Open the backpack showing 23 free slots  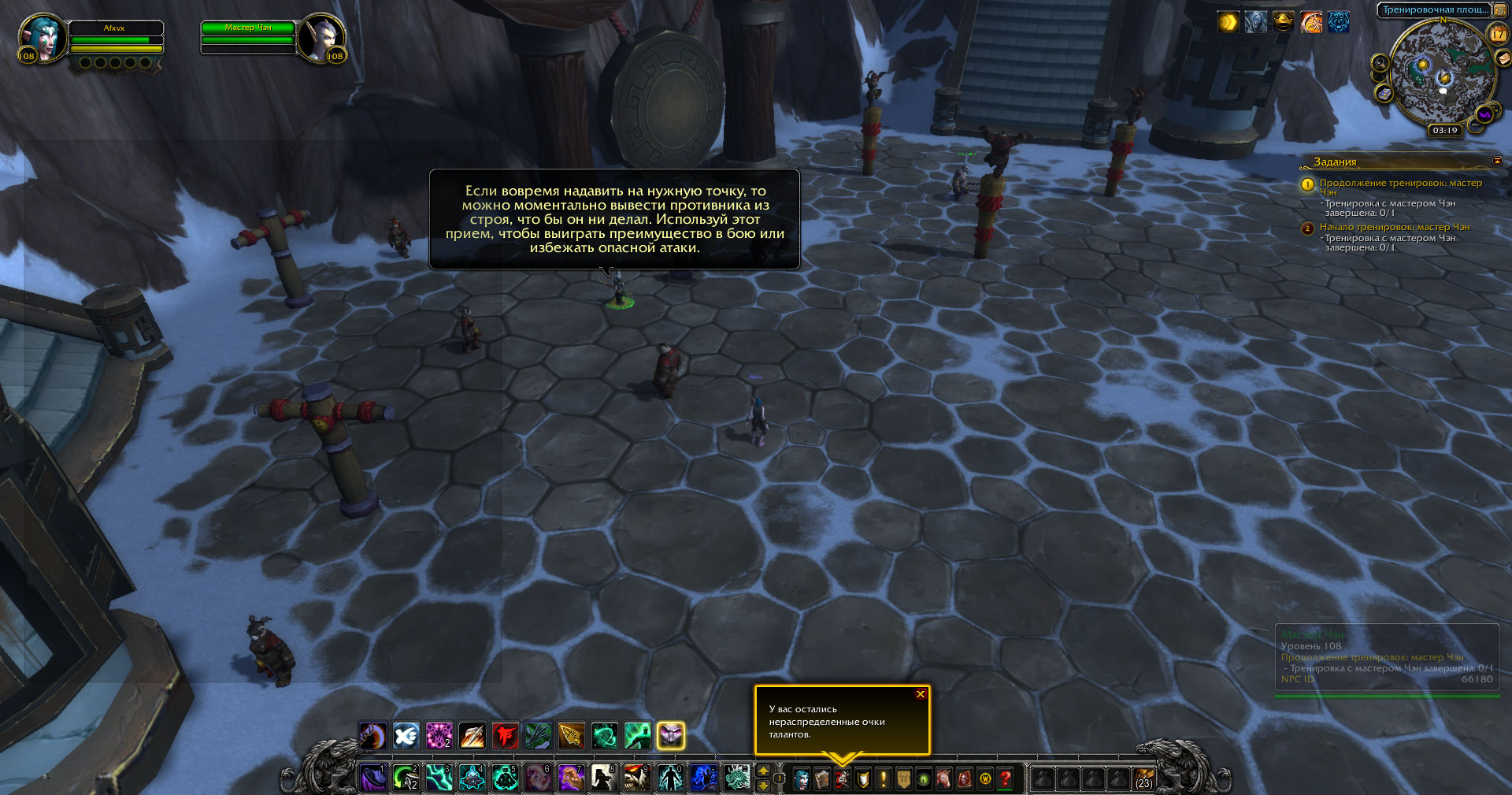[1143, 779]
